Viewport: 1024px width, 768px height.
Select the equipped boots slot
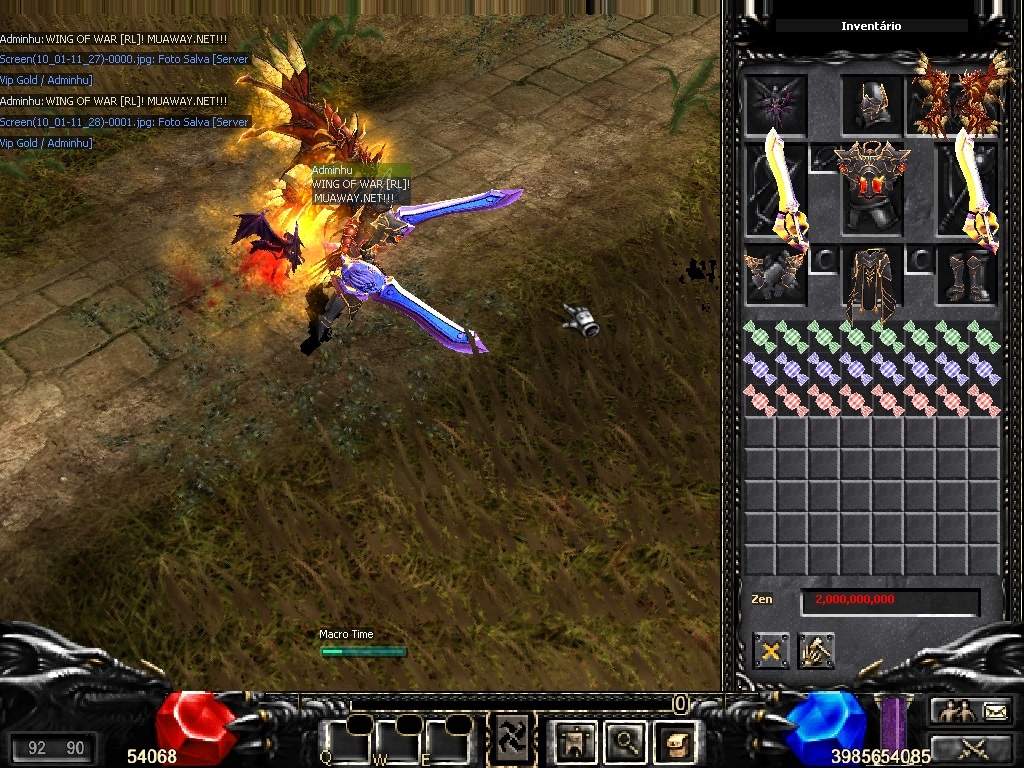[x=966, y=275]
